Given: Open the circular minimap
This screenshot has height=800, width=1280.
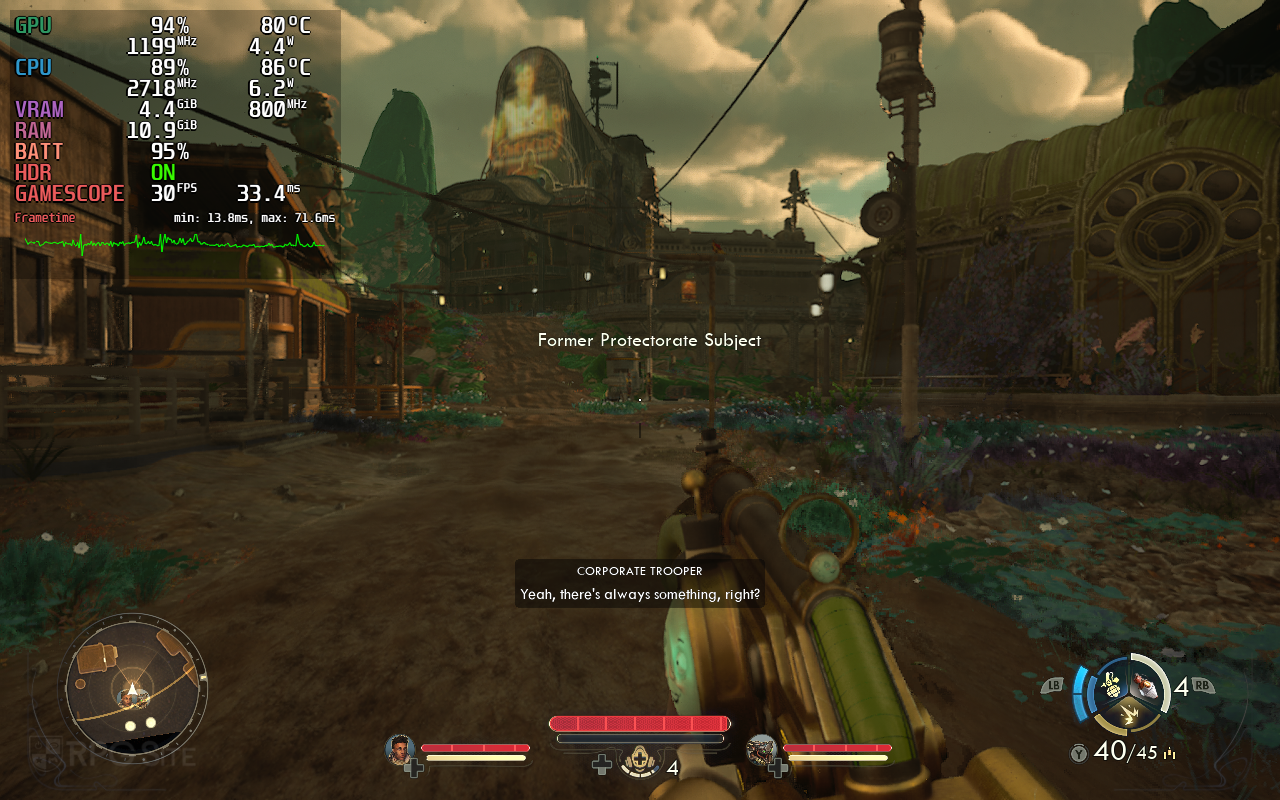Looking at the screenshot, I should 133,685.
